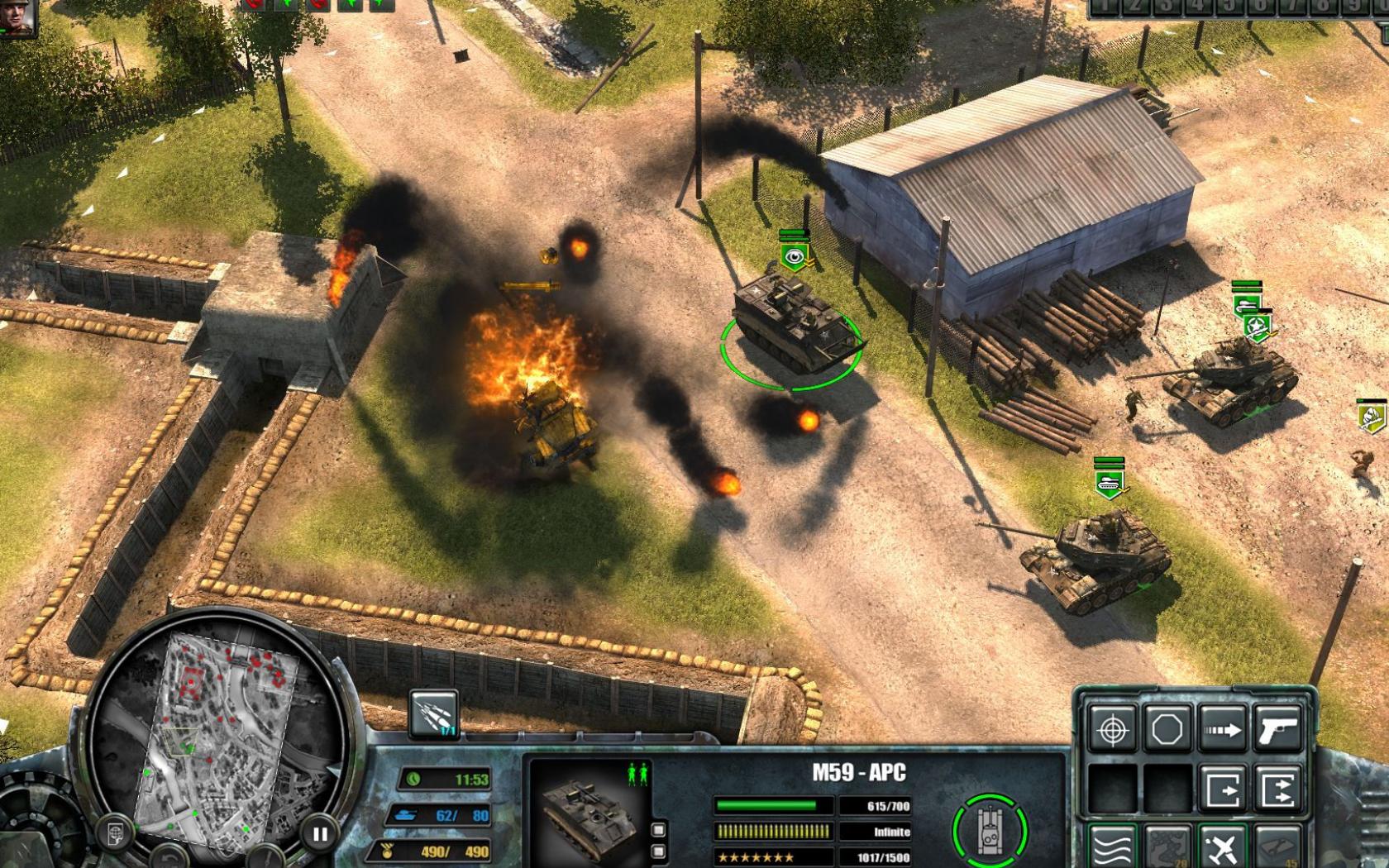Screen dimensions: 1389x868
Task: Issue the stop command with octagon icon
Action: click(x=1167, y=729)
